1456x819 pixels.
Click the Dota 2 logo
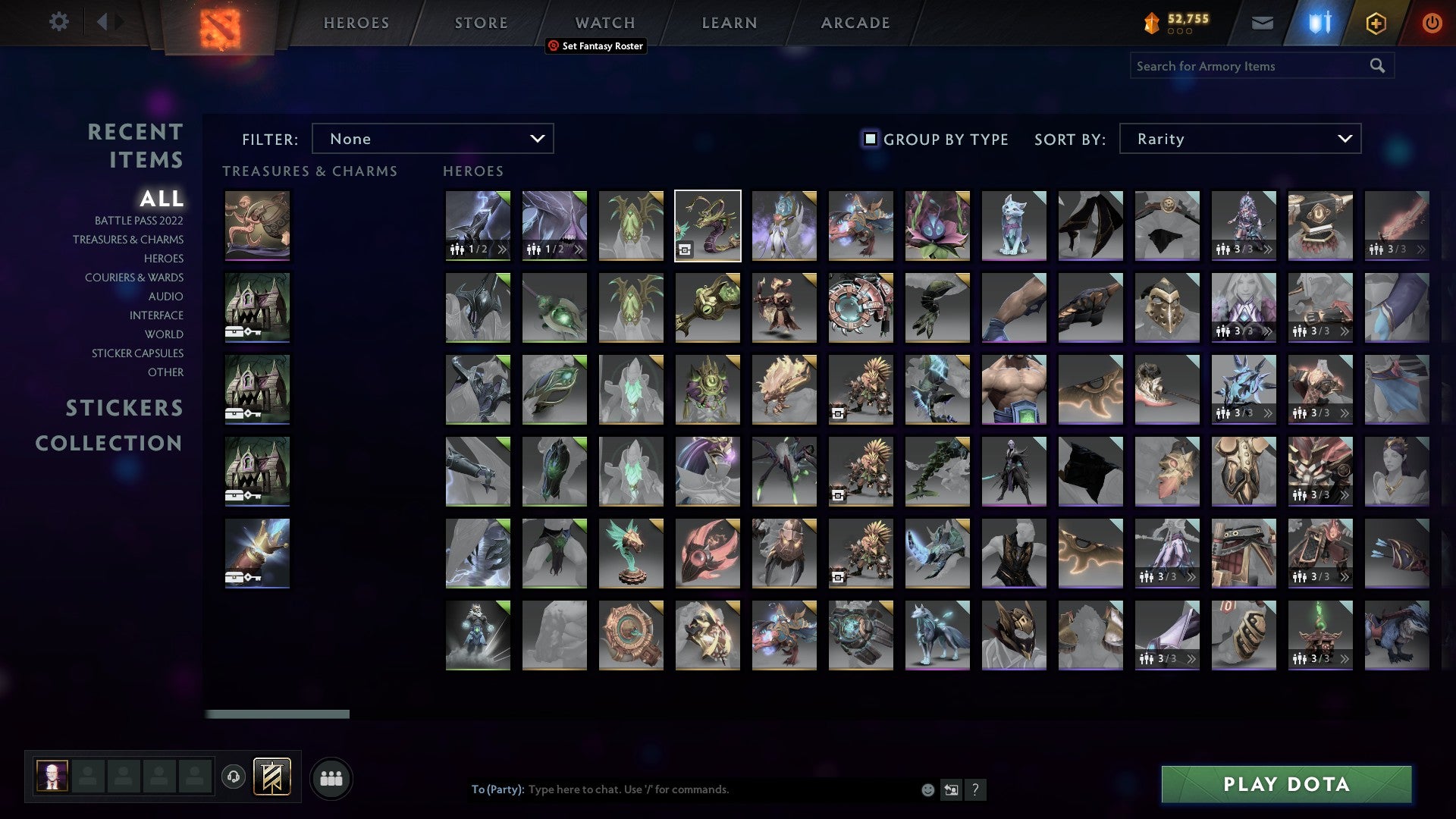(218, 25)
